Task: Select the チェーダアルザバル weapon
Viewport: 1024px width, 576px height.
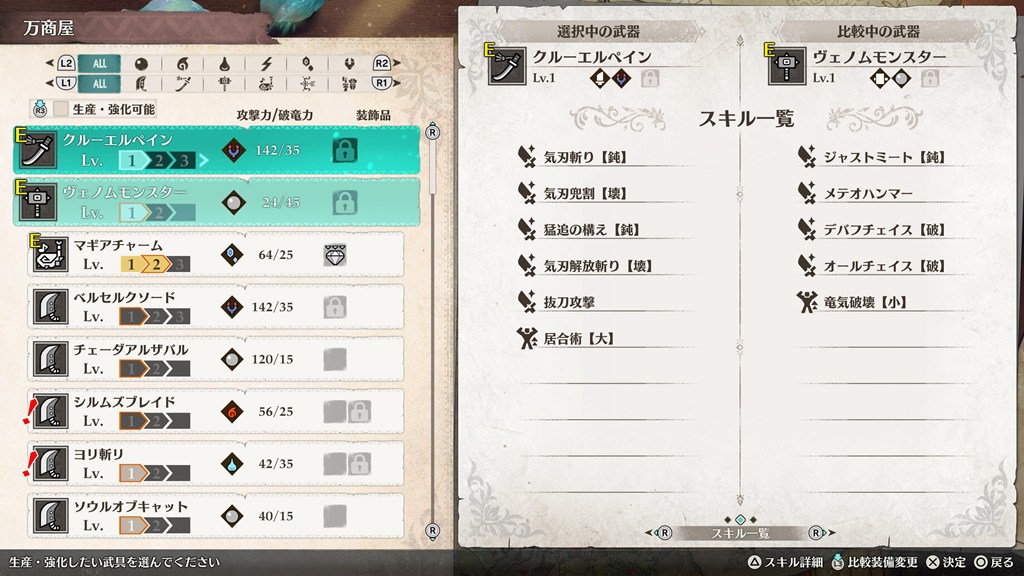Action: [x=216, y=359]
